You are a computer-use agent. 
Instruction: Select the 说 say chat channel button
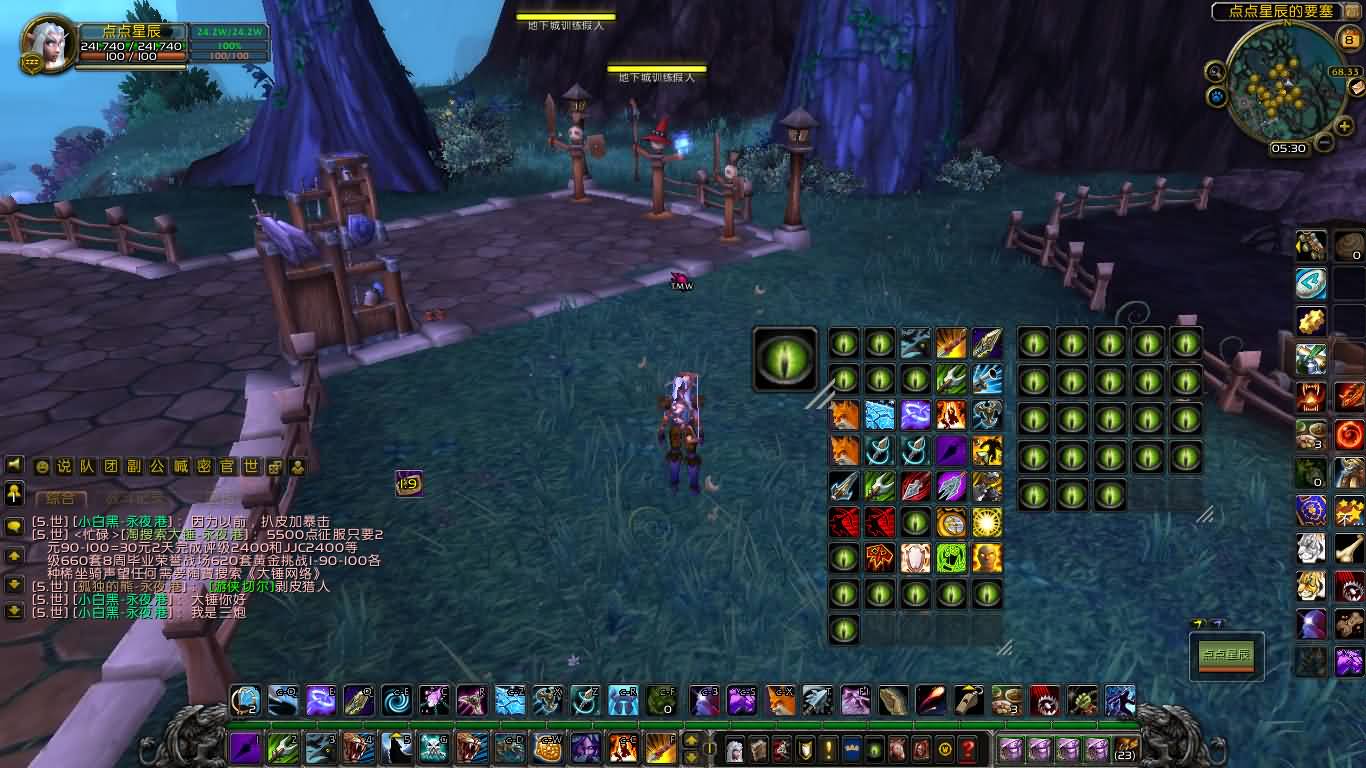63,467
